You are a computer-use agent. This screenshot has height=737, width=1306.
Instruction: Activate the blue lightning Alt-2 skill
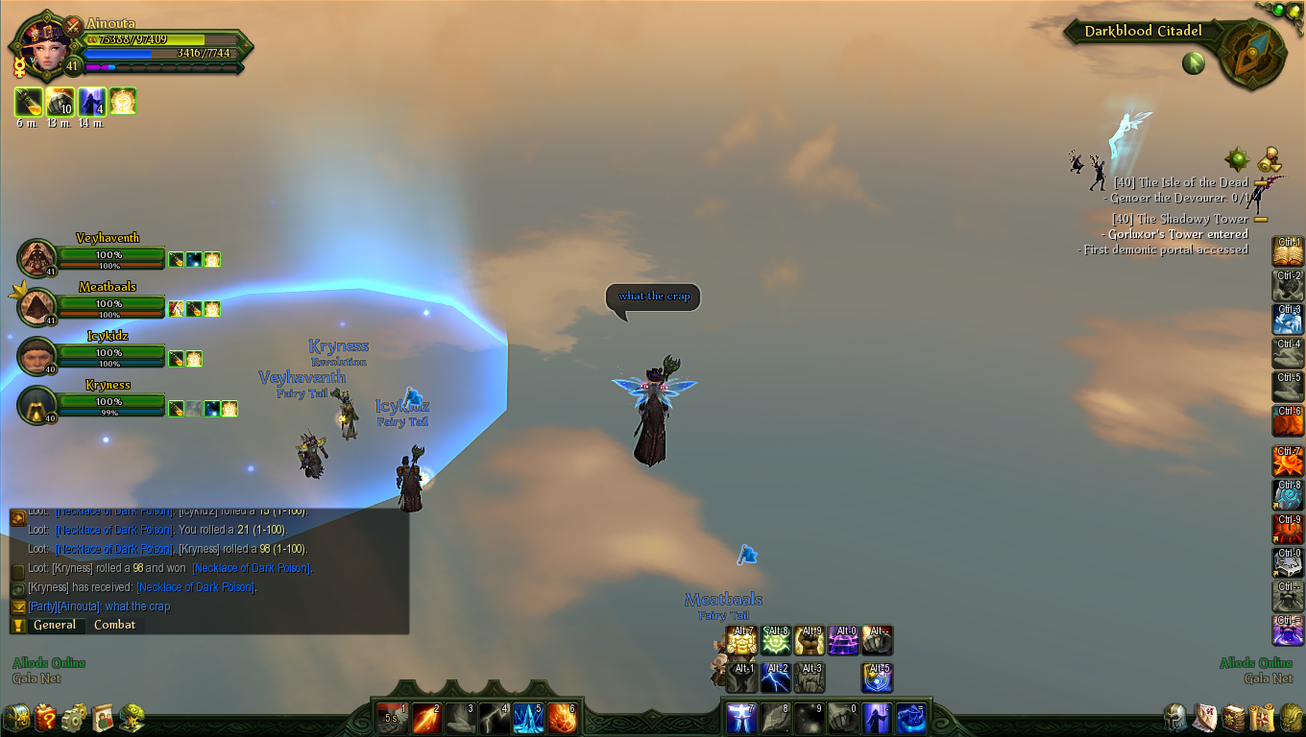776,677
